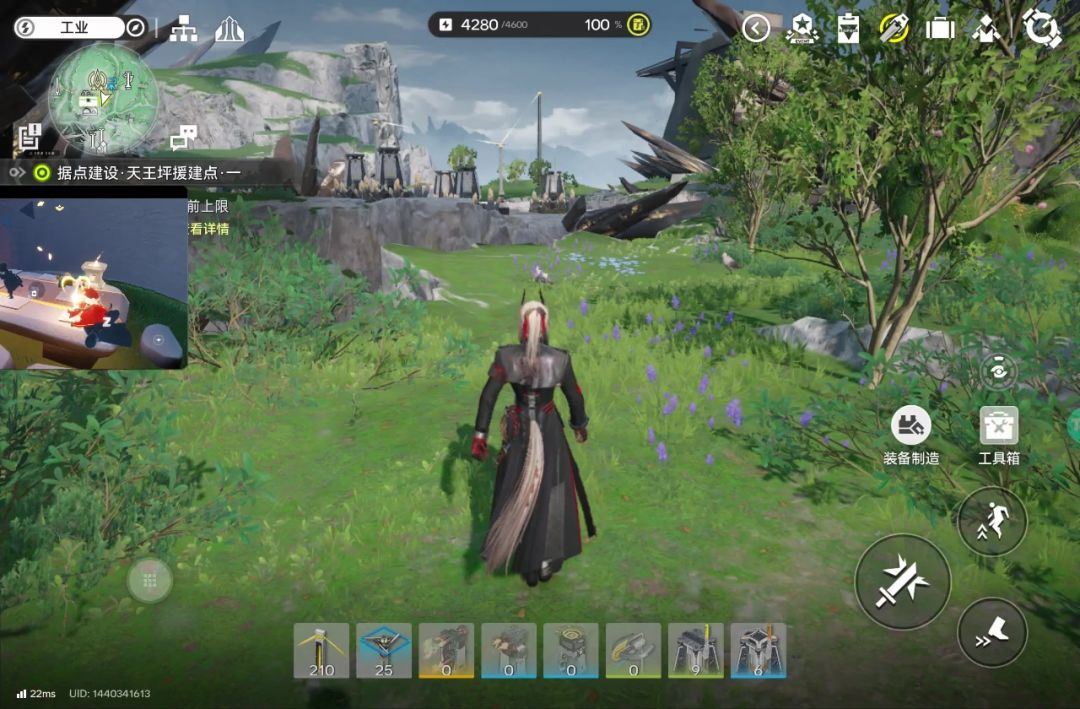
Task: Collapse the top menu with the back arrow
Action: [x=756, y=28]
